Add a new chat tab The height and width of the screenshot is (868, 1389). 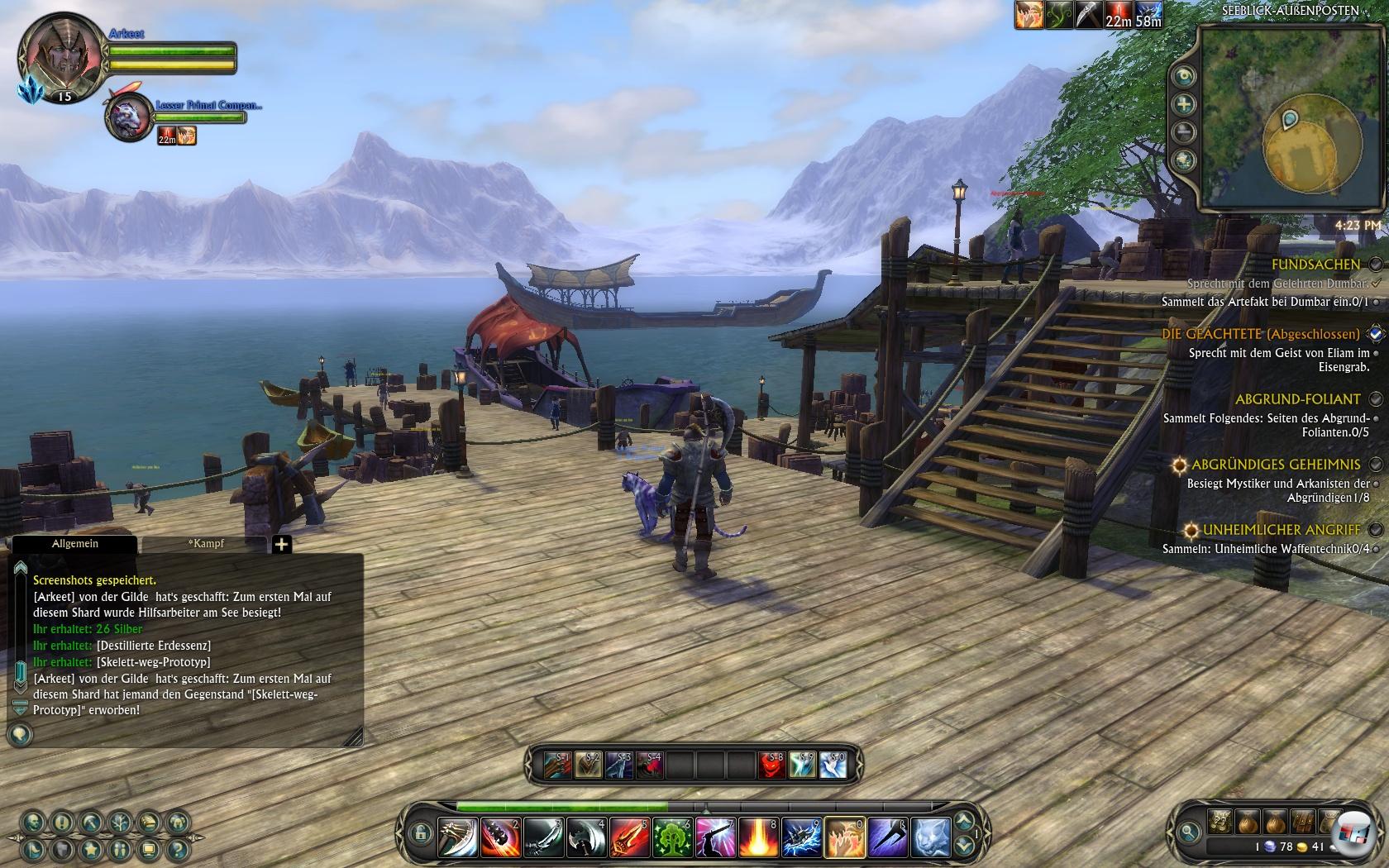point(282,544)
